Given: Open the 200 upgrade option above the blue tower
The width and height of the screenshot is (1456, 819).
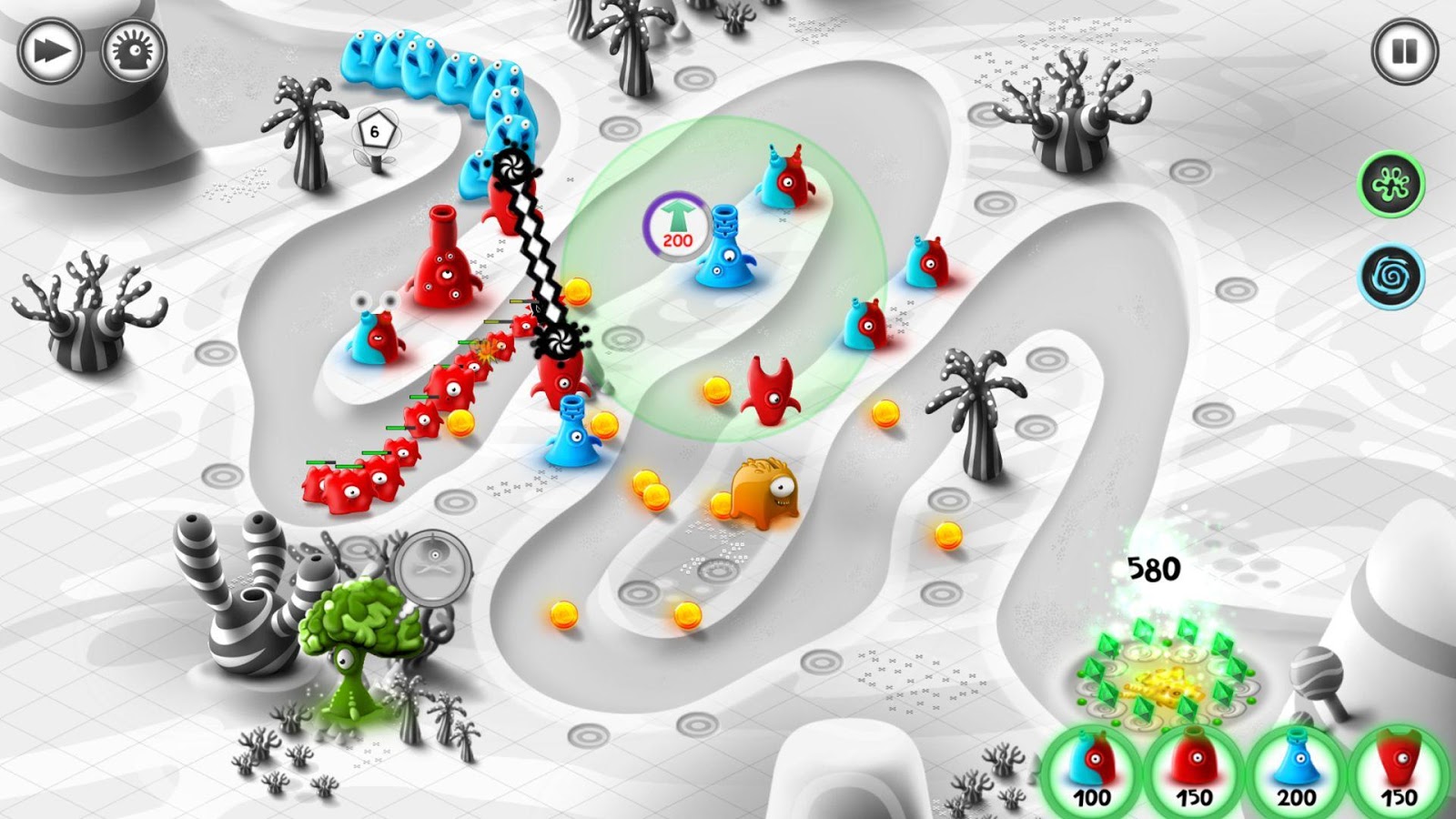Looking at the screenshot, I should 674,223.
